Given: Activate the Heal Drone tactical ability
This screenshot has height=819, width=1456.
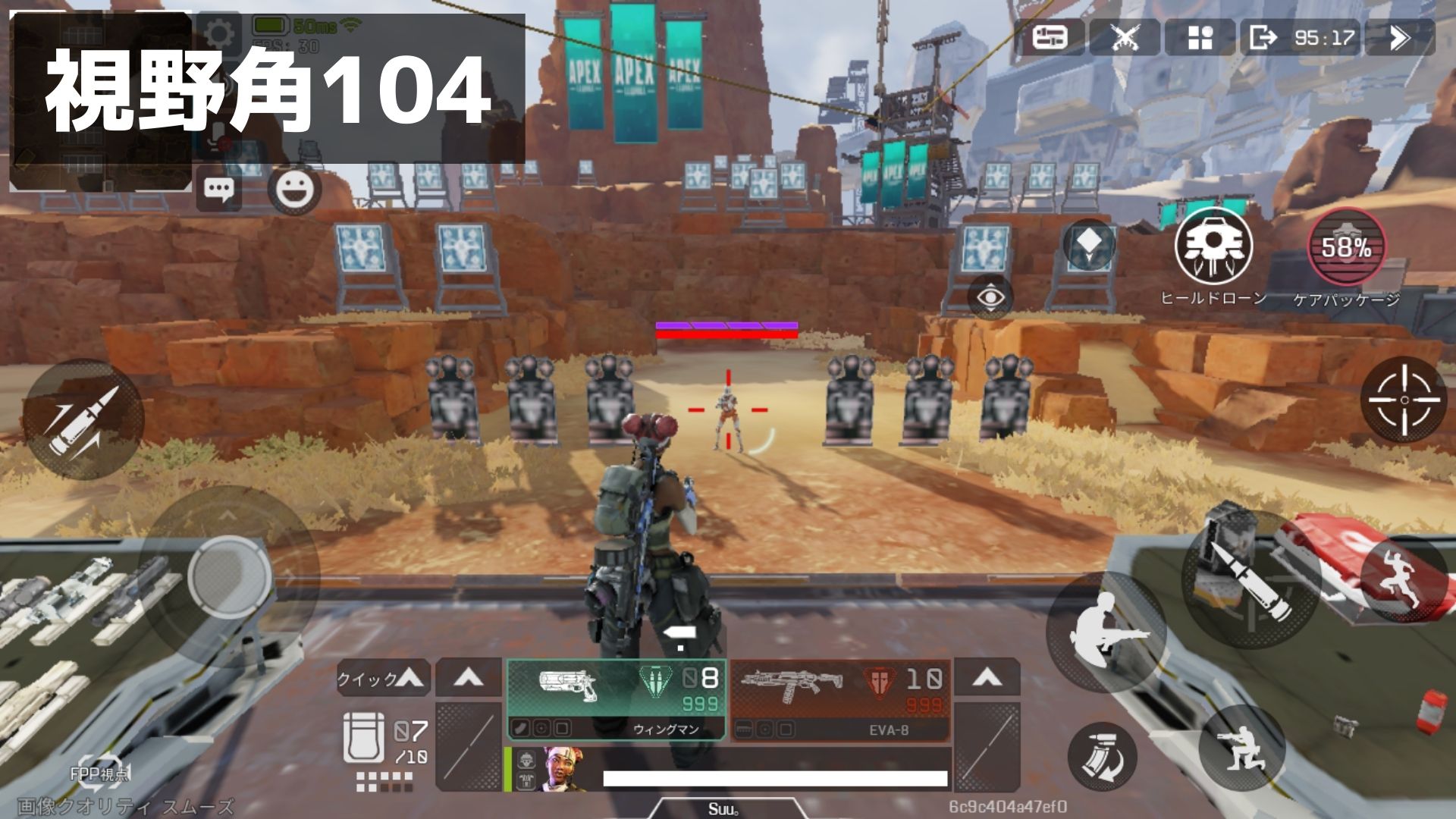Looking at the screenshot, I should (1213, 246).
